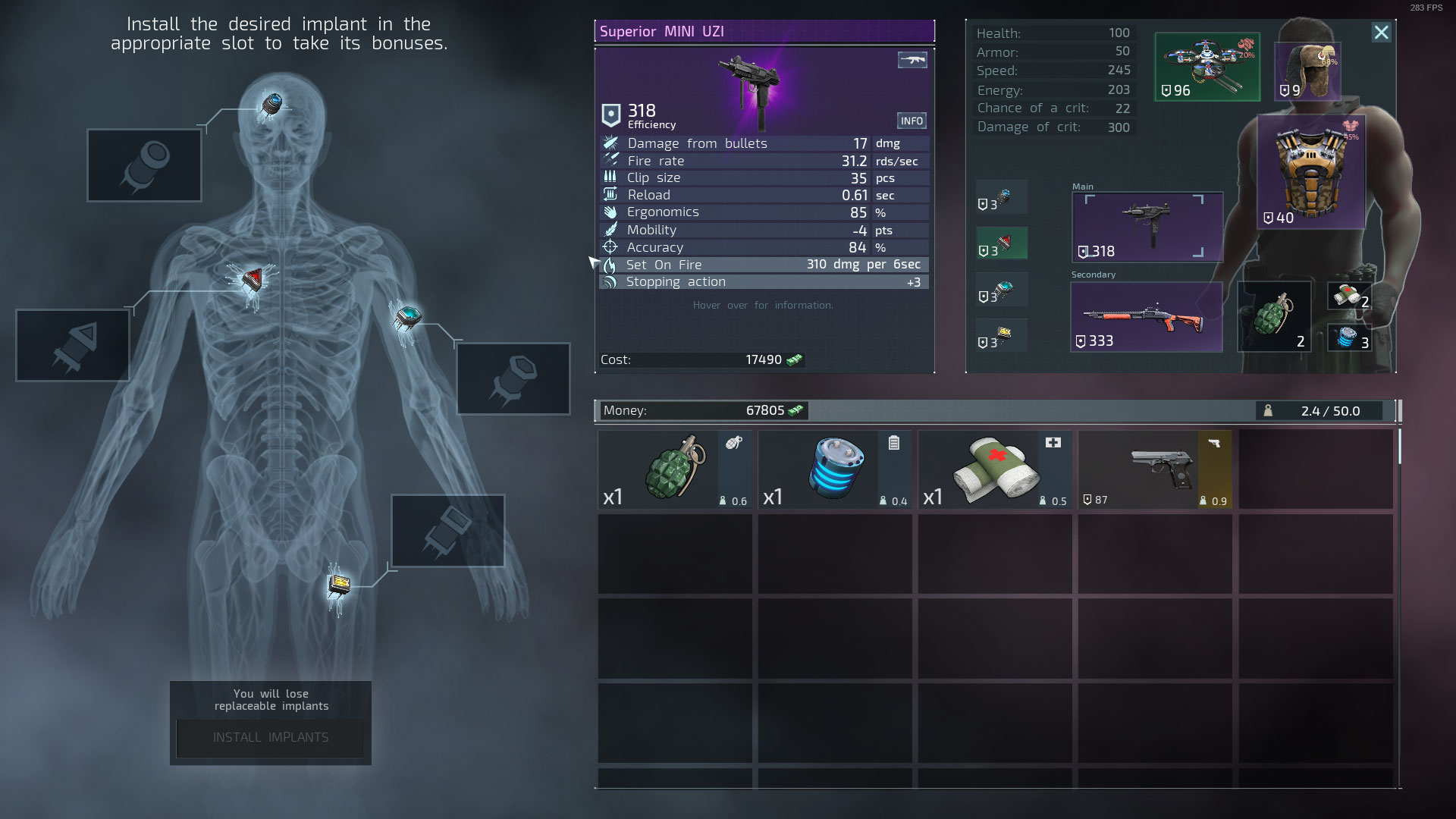This screenshot has width=1456, height=819.
Task: Choose the equipped blue energy cell slot
Action: [x=1349, y=337]
